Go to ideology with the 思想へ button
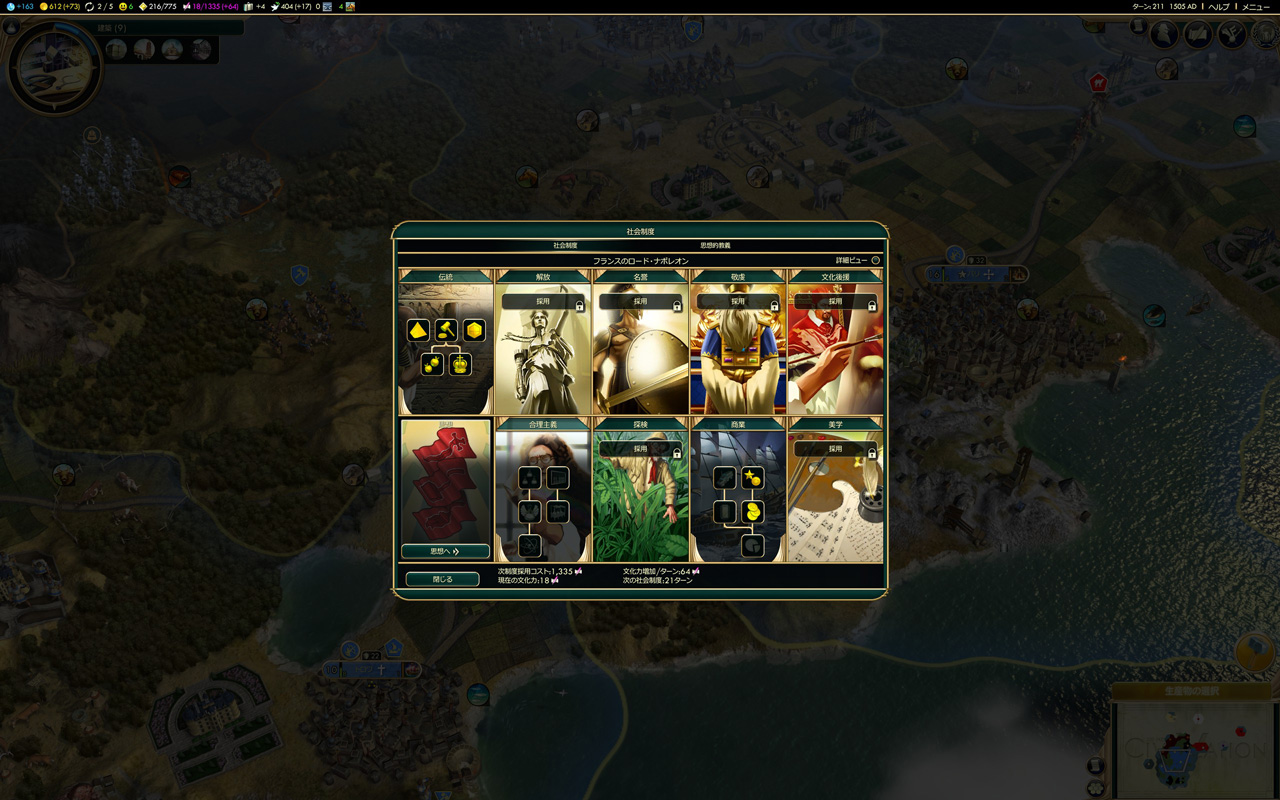This screenshot has height=800, width=1280. [x=445, y=551]
